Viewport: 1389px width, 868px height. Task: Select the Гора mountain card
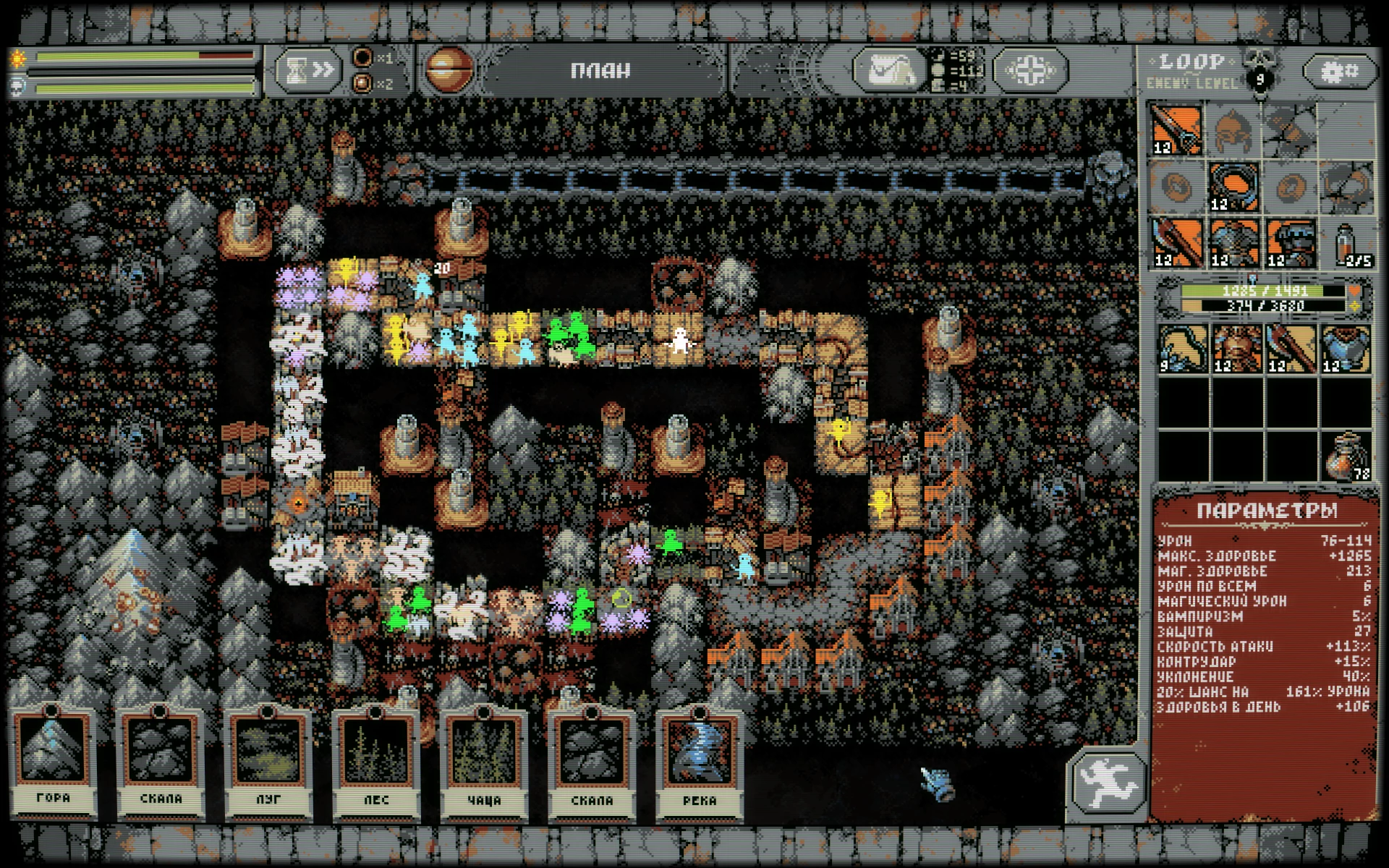54,759
